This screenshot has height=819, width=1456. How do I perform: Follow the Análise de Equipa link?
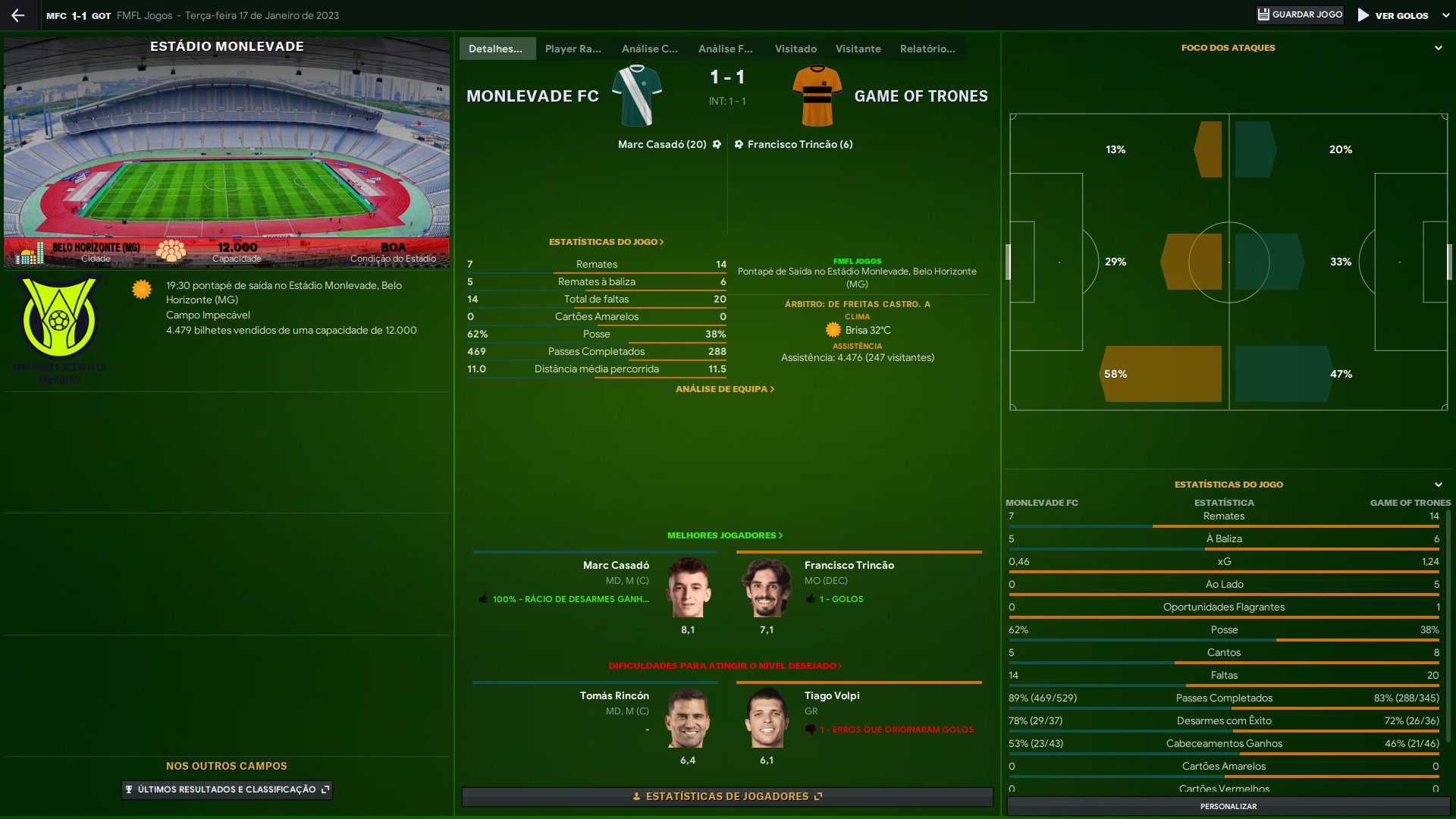(724, 389)
